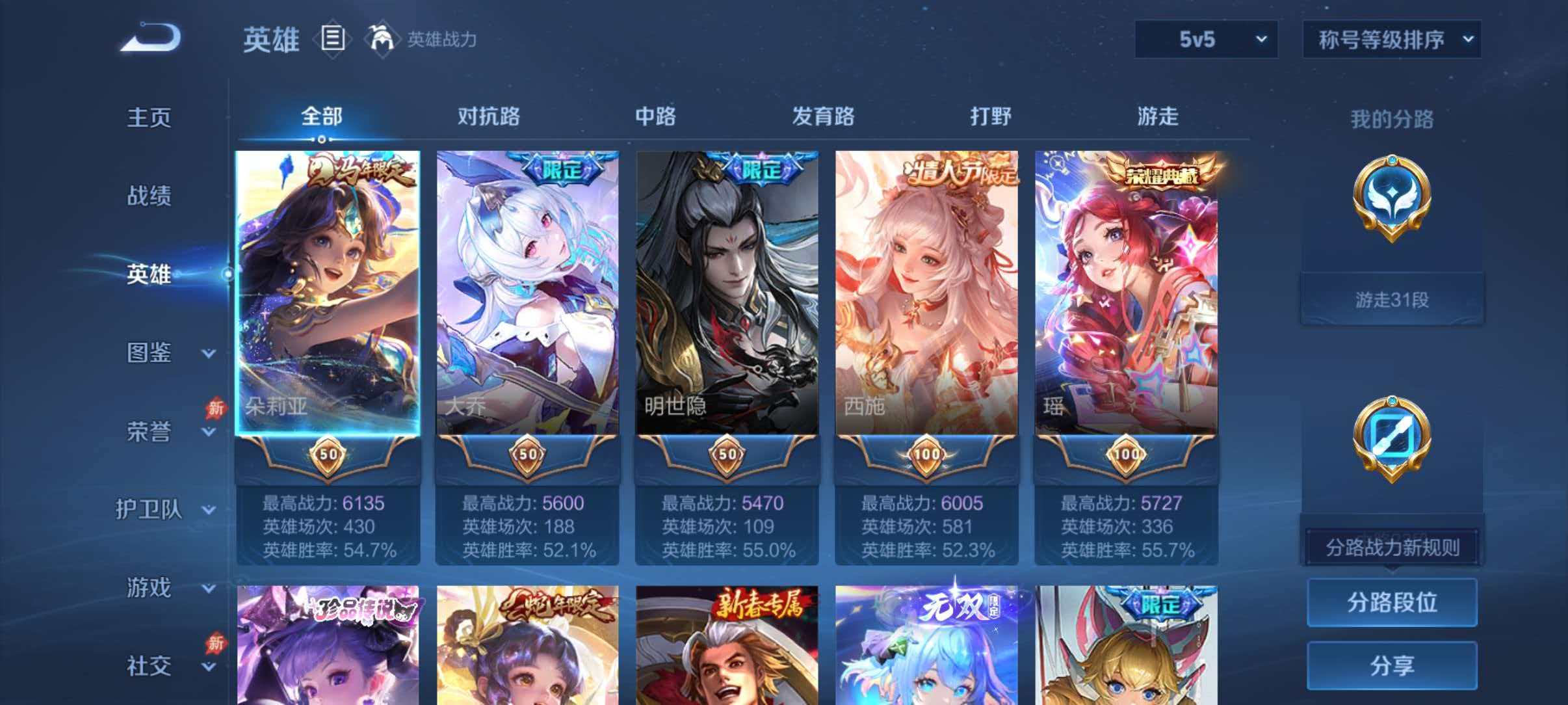This screenshot has width=1568, height=705.
Task: Switch to the 发育路 tab
Action: (823, 117)
